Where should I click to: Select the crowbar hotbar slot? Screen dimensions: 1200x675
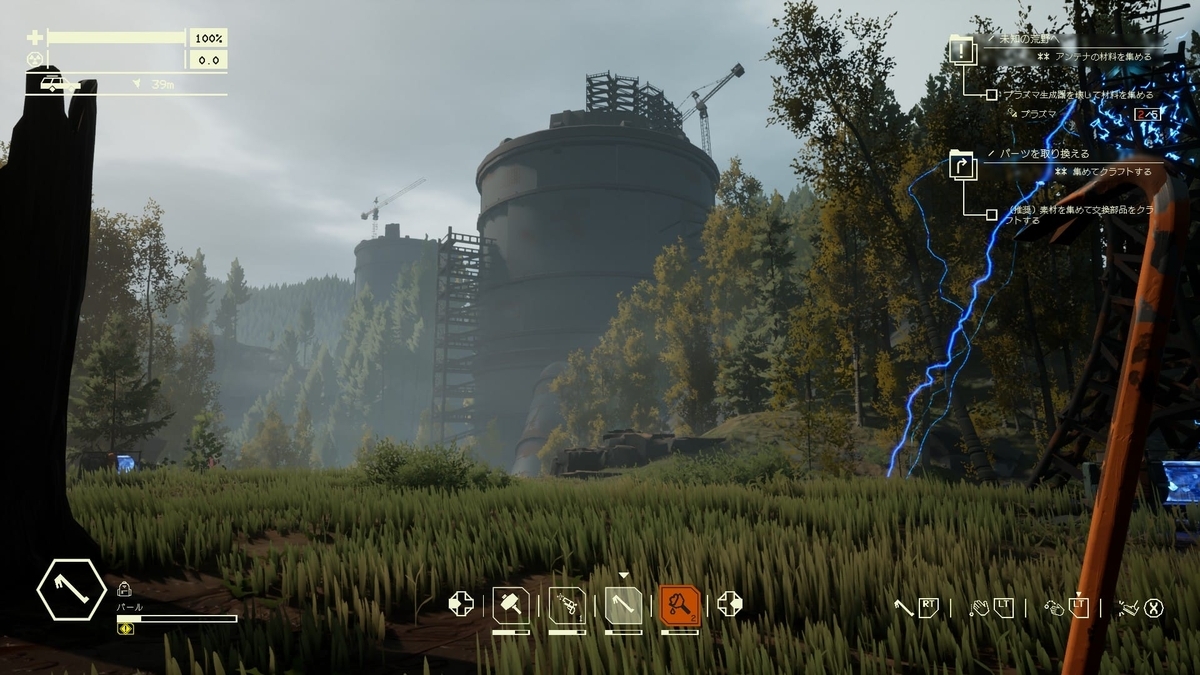(x=623, y=605)
